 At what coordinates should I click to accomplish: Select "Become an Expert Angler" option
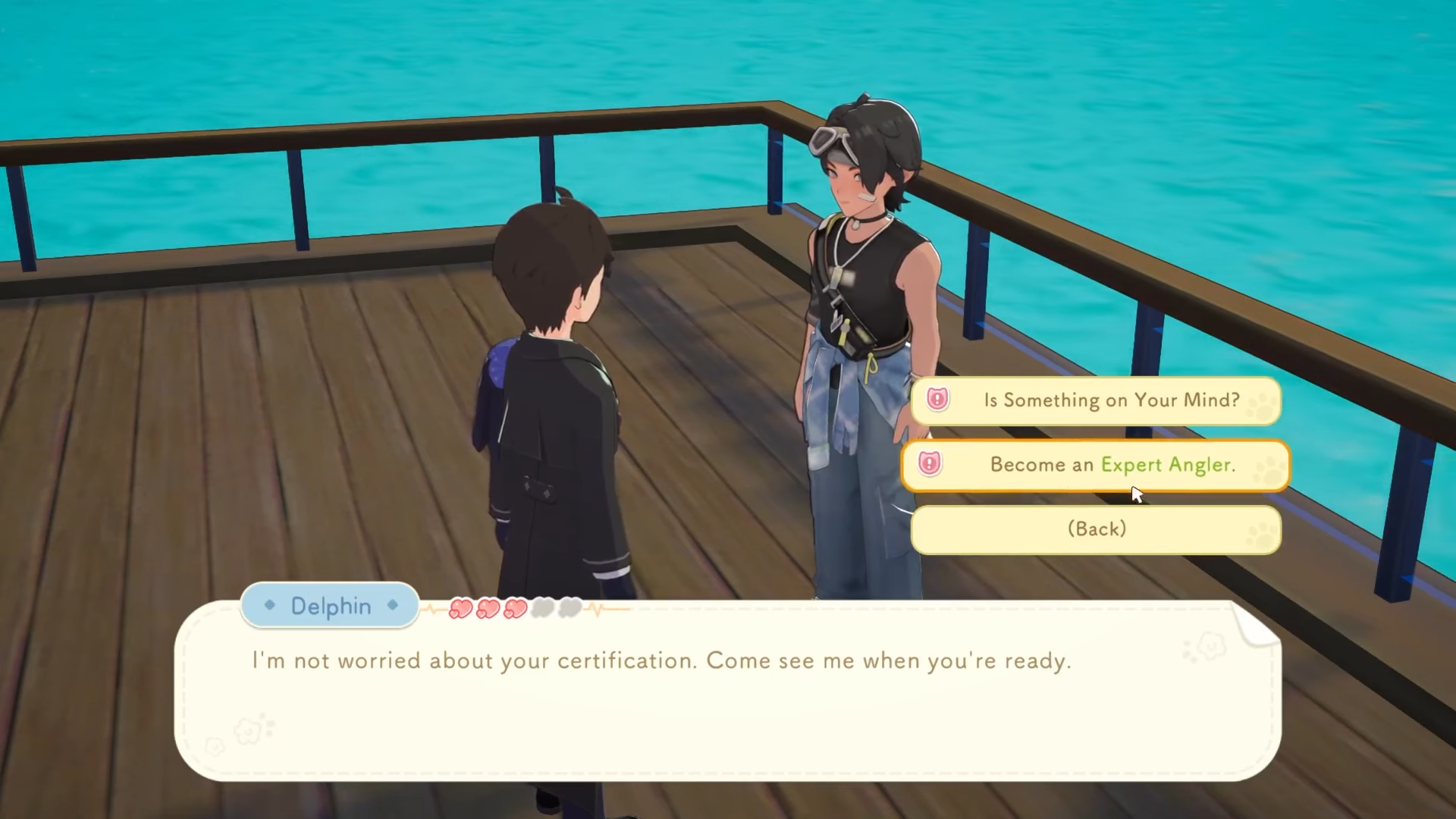1096,465
